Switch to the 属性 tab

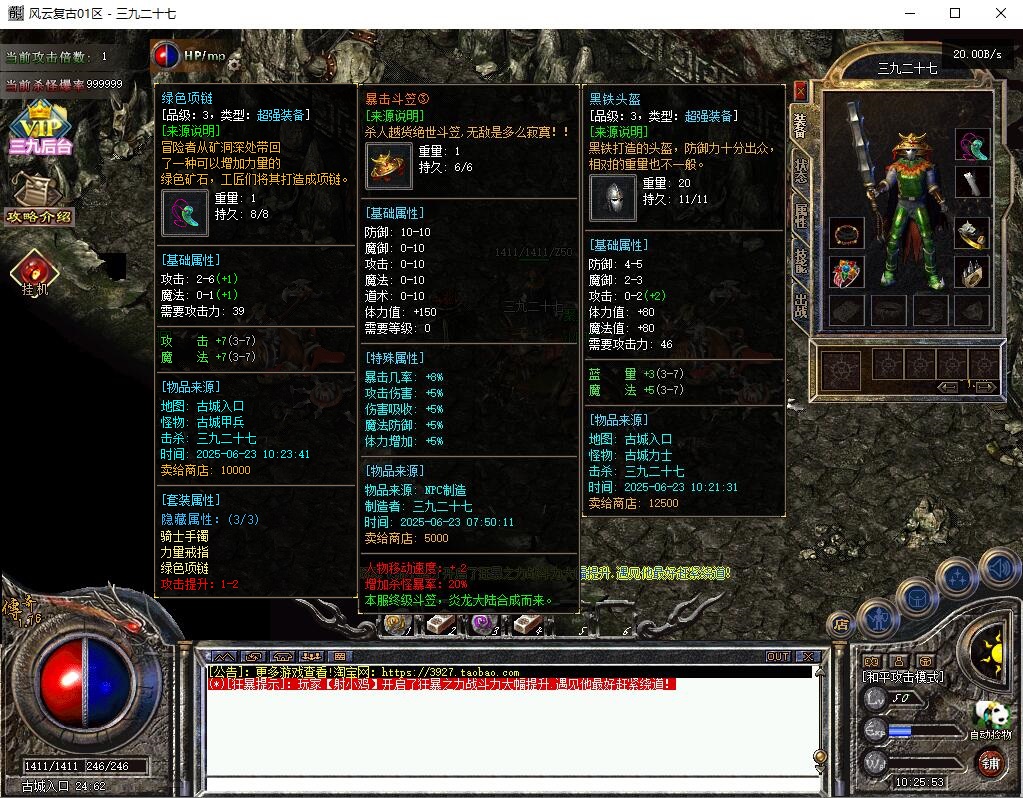[x=801, y=214]
